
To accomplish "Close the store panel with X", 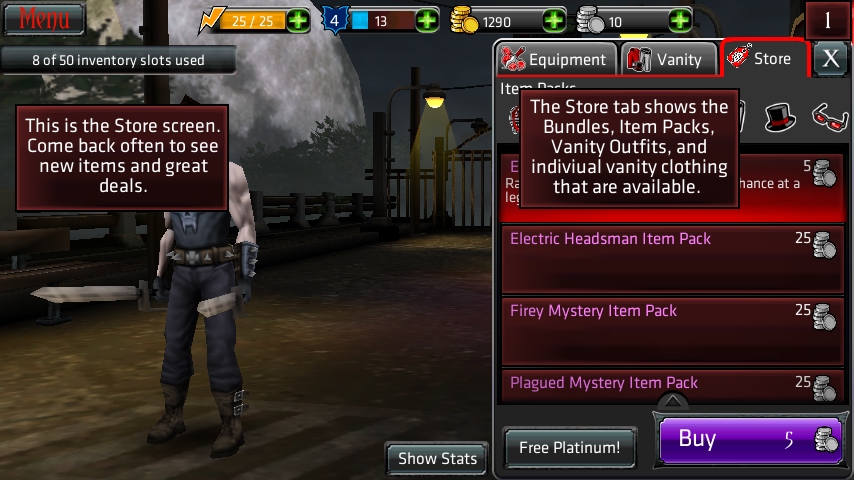I will 830,59.
